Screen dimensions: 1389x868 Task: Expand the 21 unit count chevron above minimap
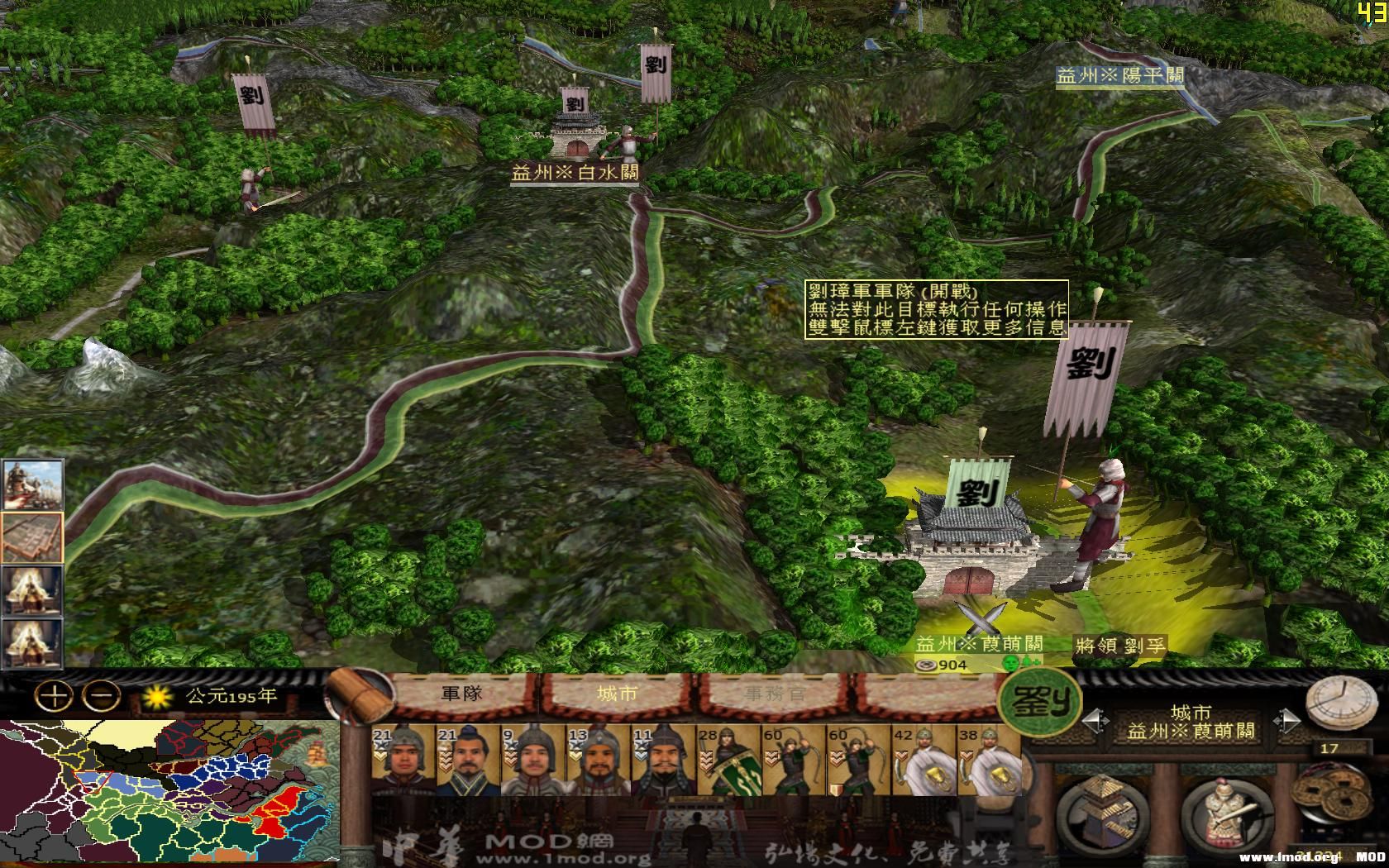pos(380,755)
